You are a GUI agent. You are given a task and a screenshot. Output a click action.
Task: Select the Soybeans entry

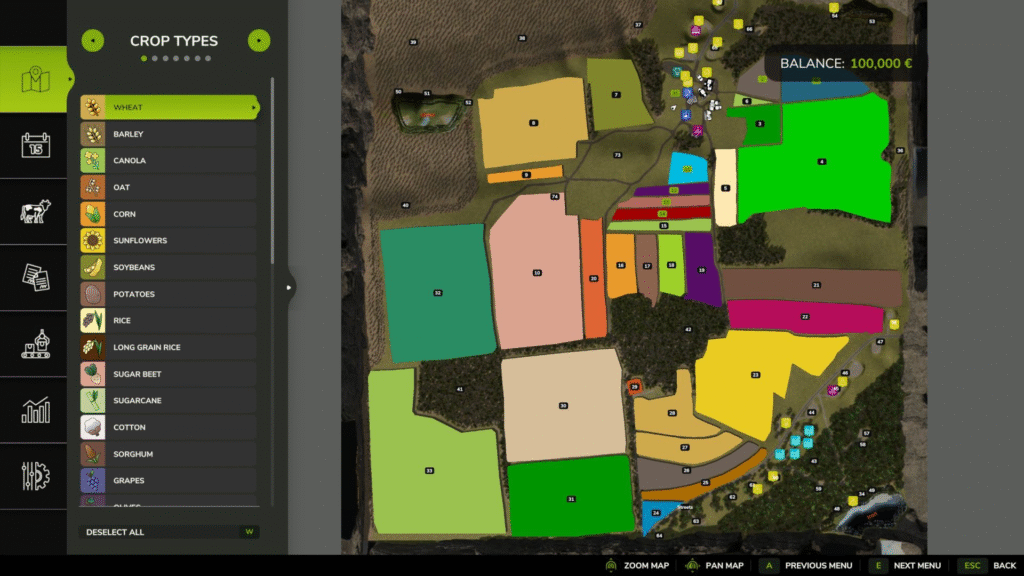170,268
